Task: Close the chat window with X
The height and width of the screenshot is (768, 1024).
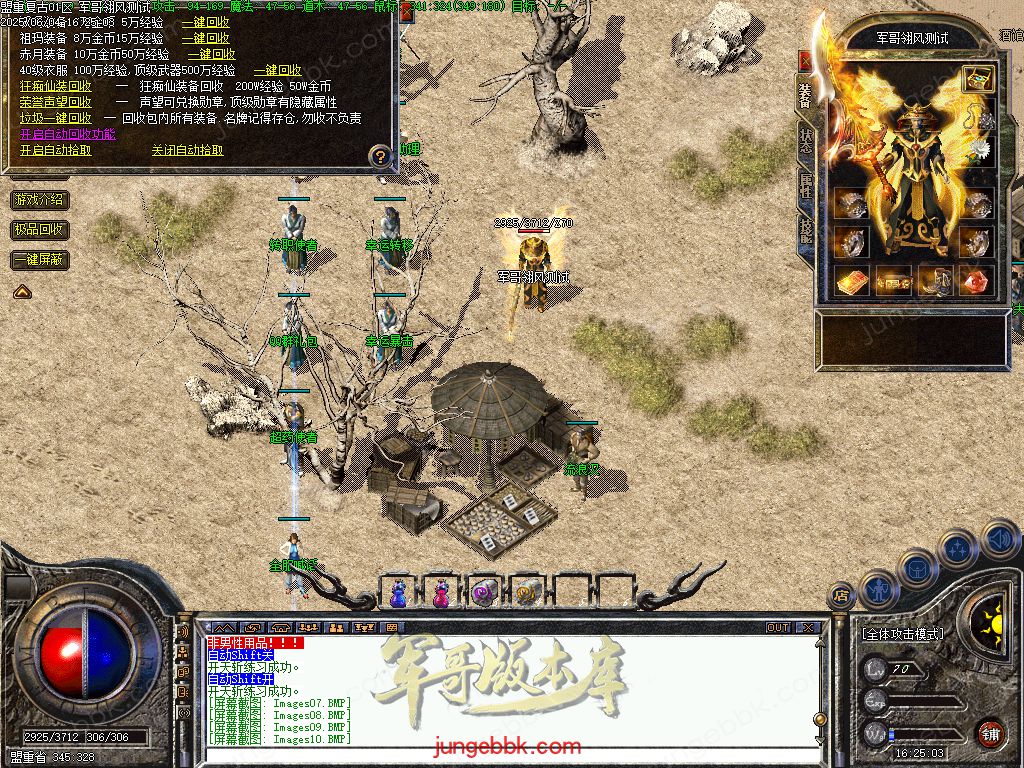Action: (808, 628)
